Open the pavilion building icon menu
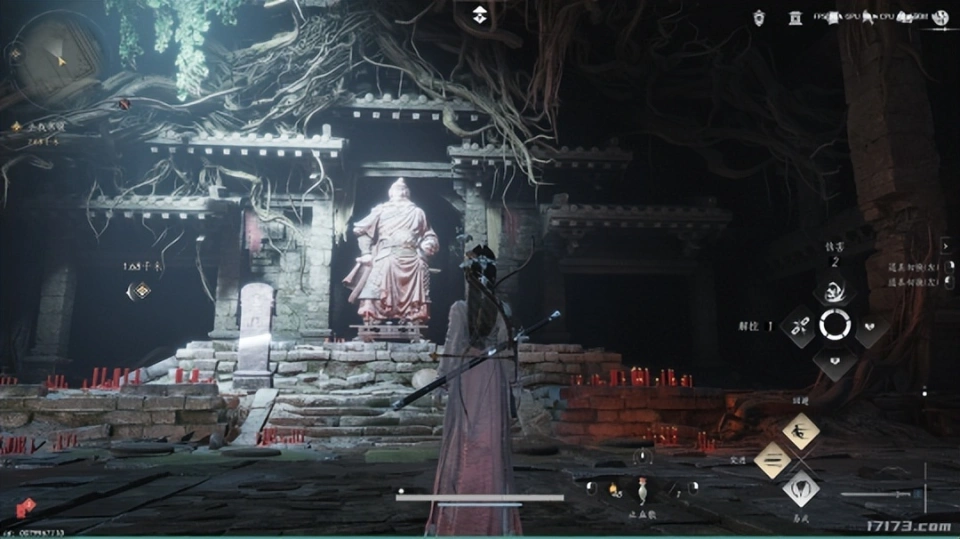 tap(797, 16)
